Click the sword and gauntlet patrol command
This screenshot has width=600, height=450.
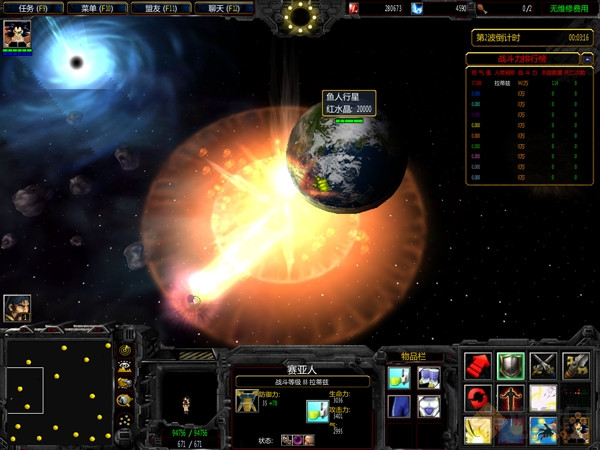(577, 365)
